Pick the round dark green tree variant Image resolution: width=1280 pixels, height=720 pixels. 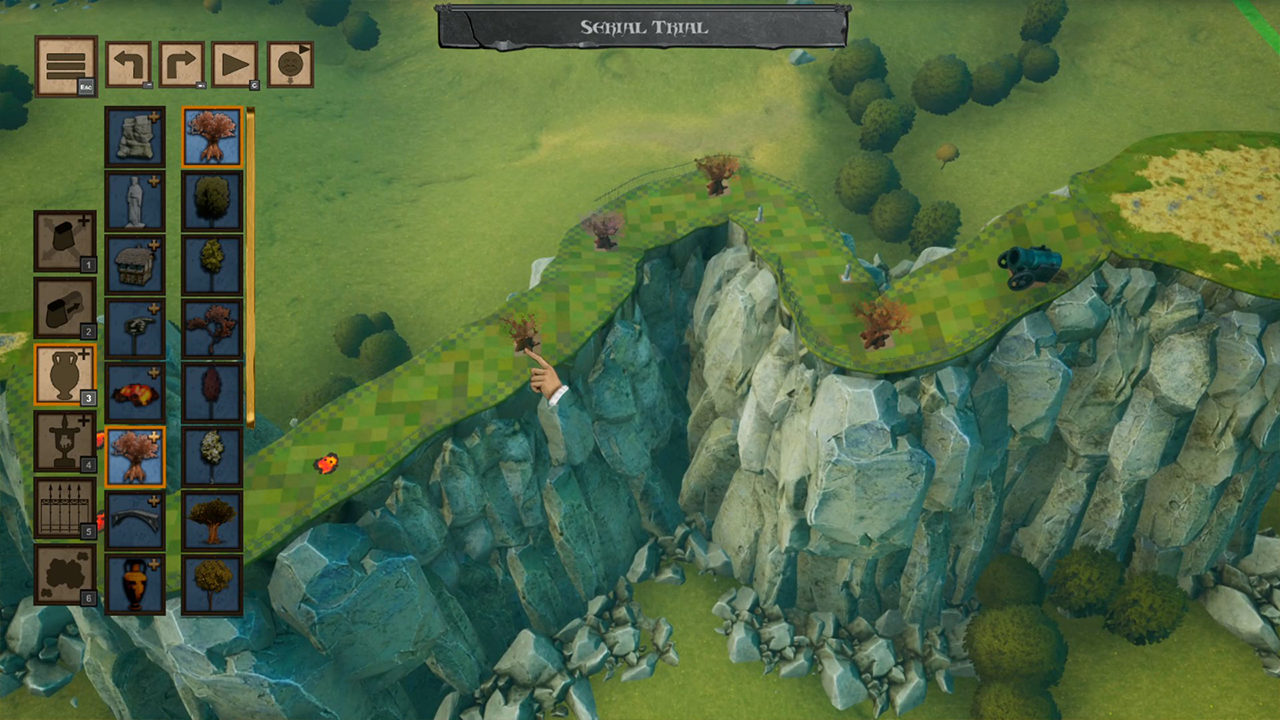coord(212,201)
